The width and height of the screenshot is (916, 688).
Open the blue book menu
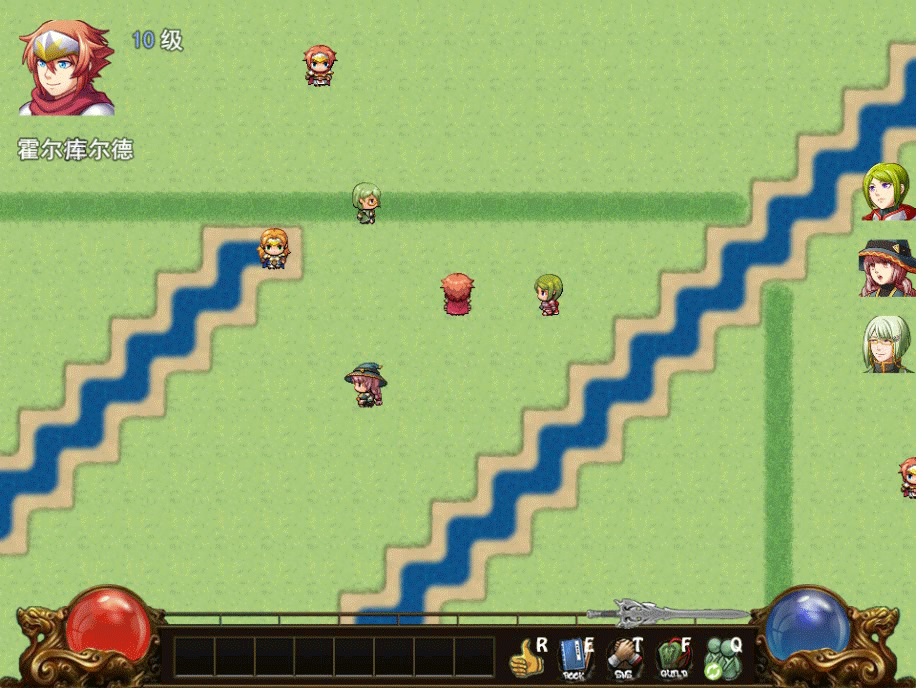[x=575, y=658]
